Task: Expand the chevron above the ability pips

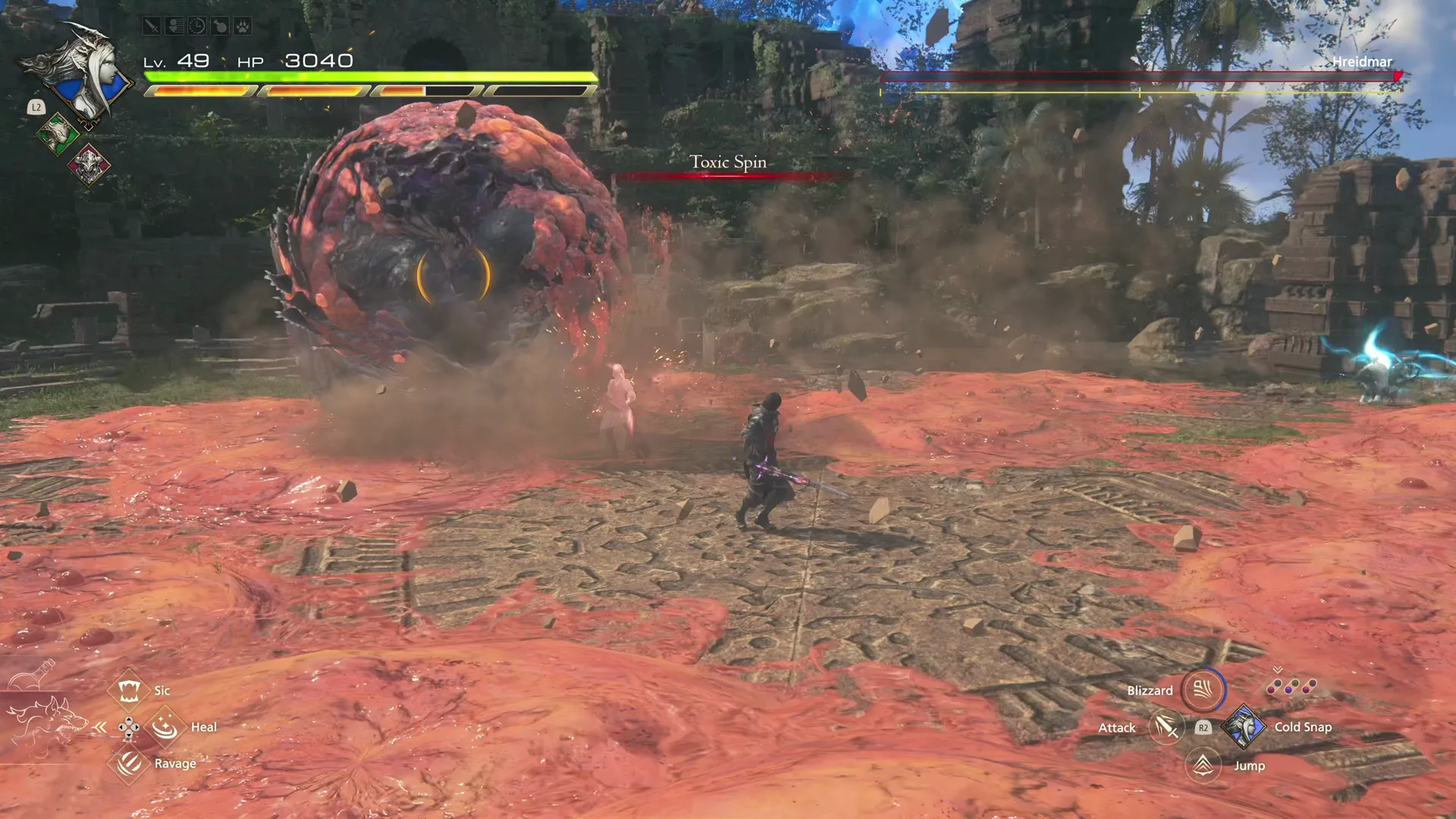Action: coord(1277,670)
